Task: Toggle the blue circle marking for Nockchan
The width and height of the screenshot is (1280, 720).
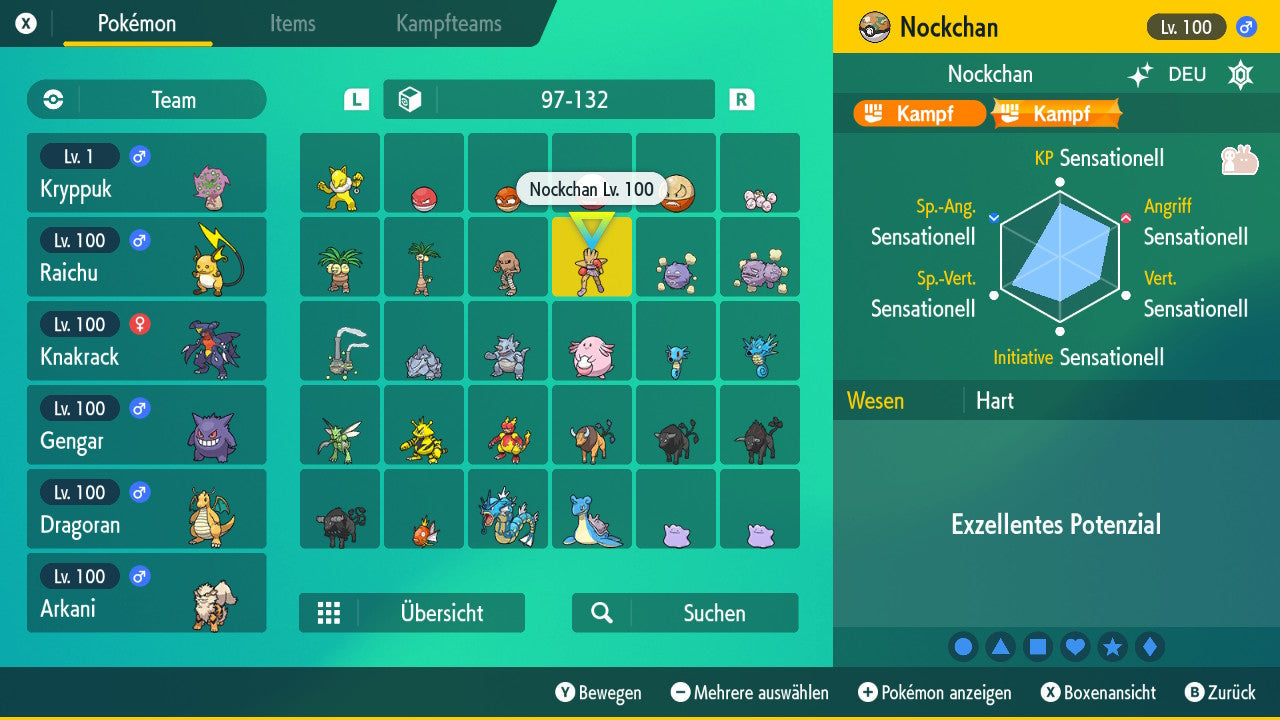Action: (x=963, y=646)
